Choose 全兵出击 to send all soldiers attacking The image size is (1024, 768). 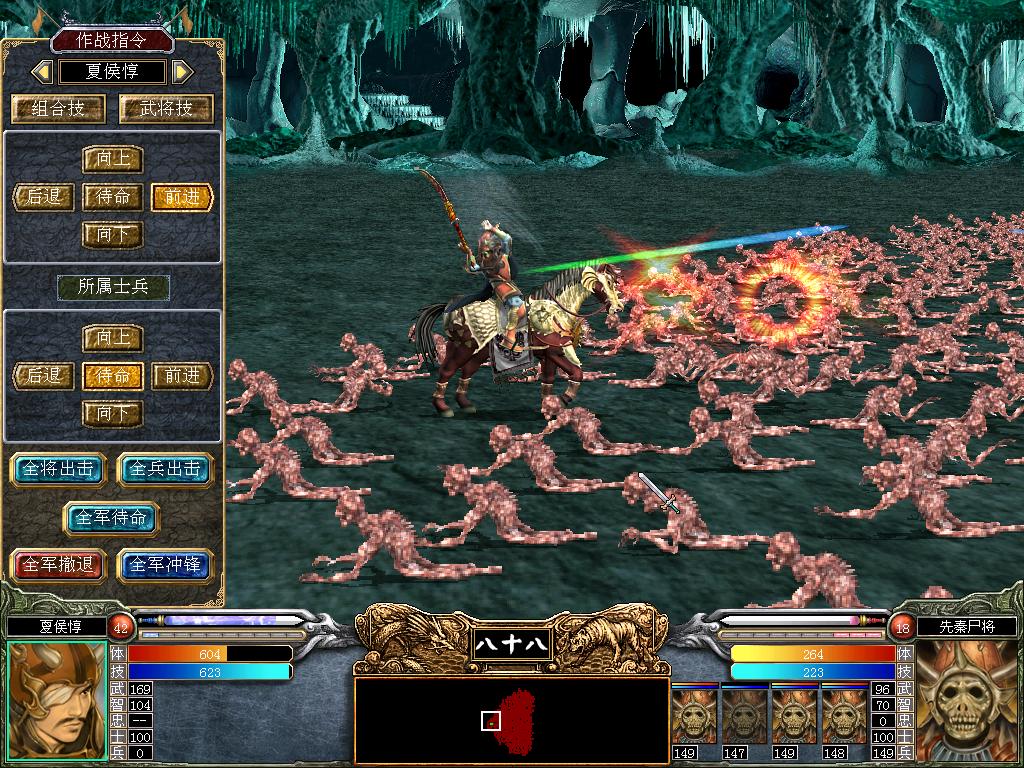pos(166,469)
